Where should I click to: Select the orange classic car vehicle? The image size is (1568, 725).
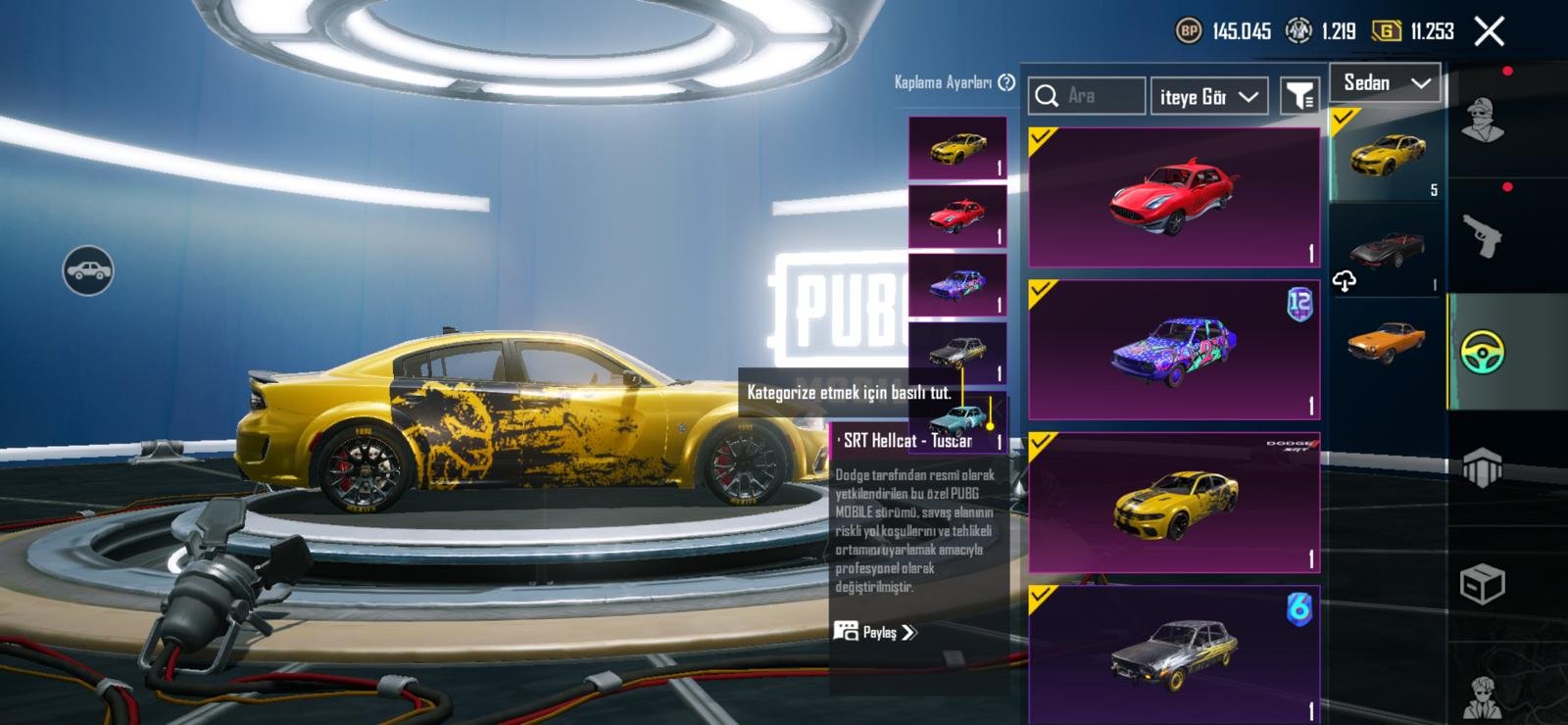click(x=1387, y=341)
